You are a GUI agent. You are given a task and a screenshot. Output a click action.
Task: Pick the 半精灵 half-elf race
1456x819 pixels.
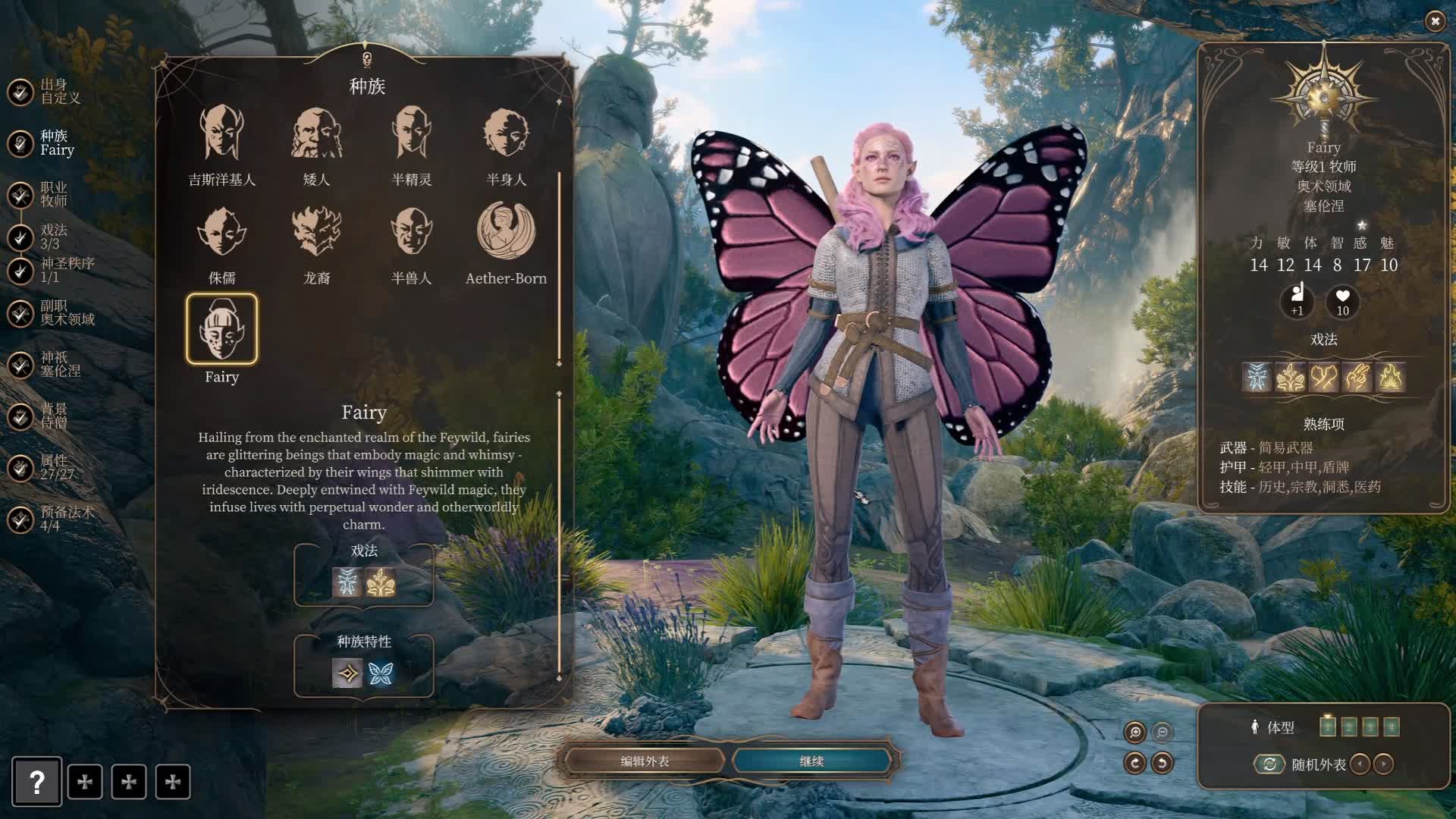[x=411, y=134]
